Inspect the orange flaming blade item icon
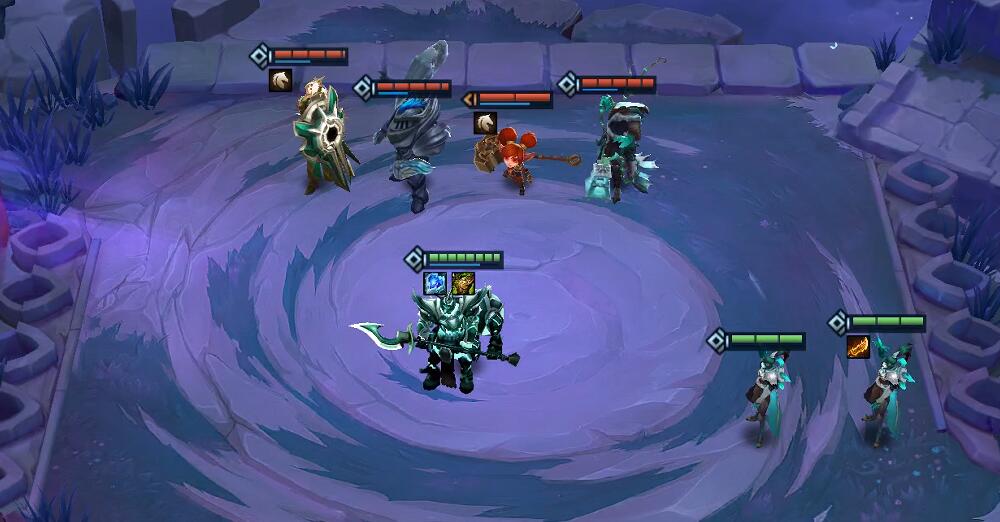The height and width of the screenshot is (522, 1000). [858, 346]
